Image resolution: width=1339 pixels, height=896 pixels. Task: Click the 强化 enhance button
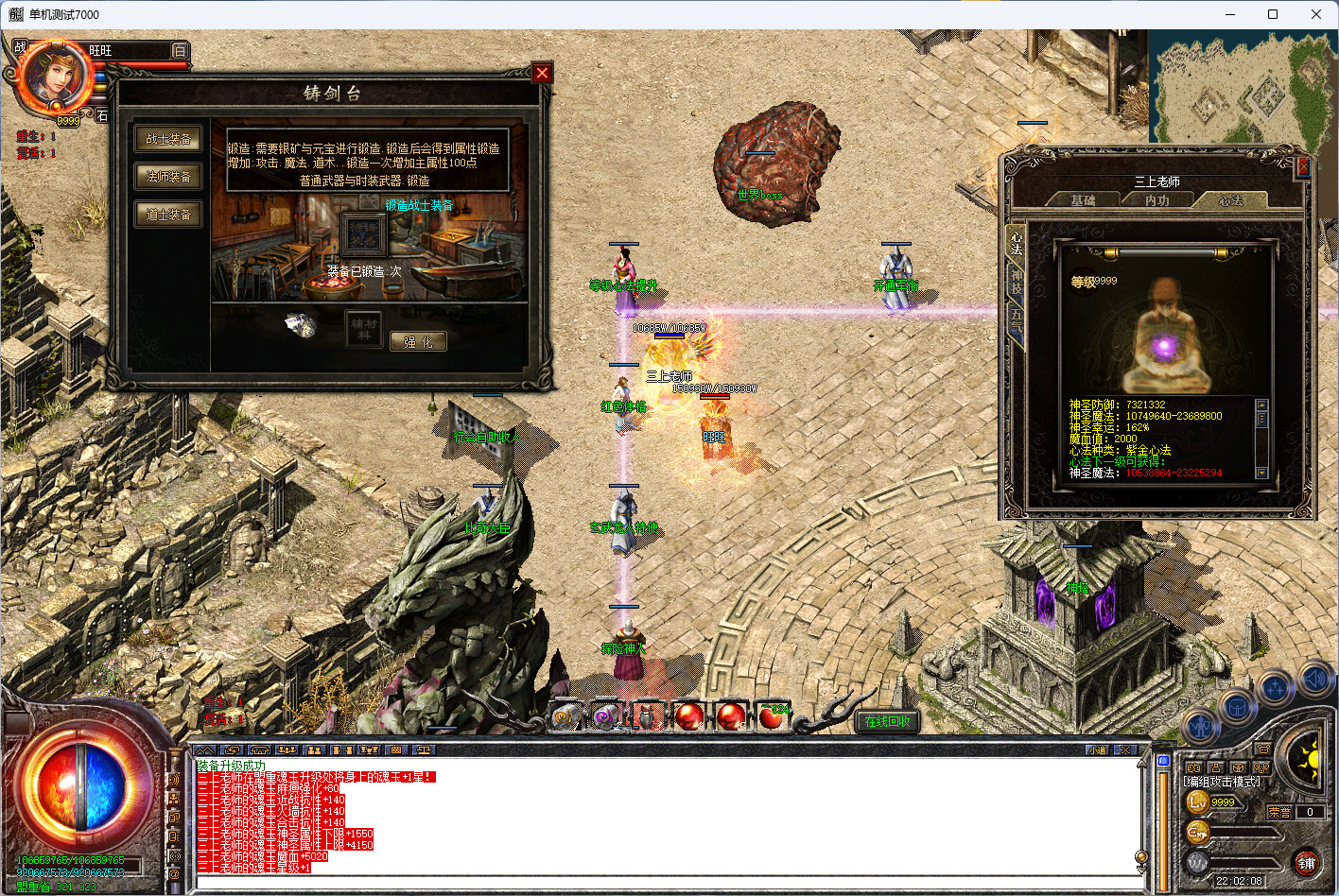[x=418, y=342]
